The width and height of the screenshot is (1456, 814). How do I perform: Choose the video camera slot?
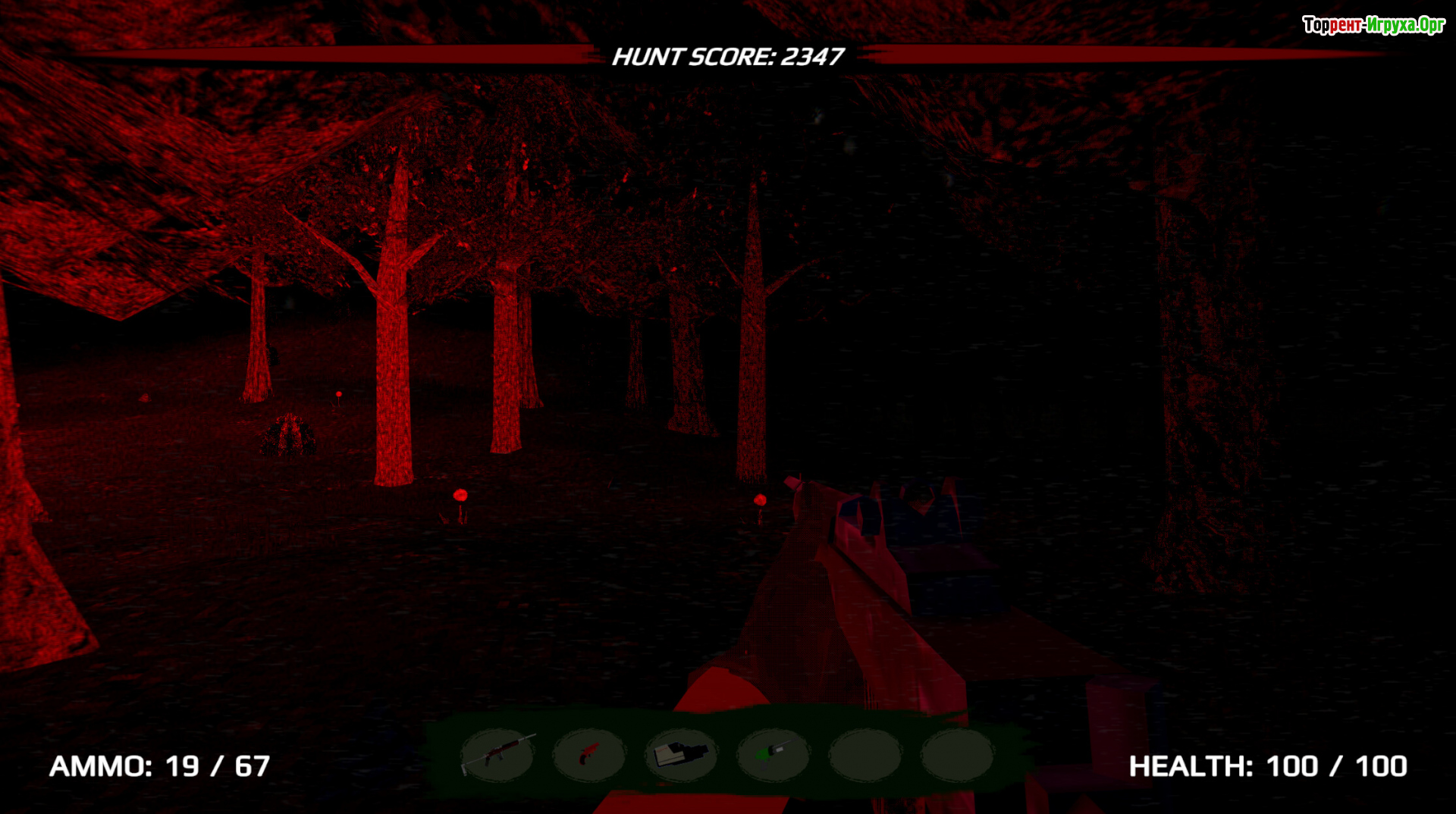681,754
